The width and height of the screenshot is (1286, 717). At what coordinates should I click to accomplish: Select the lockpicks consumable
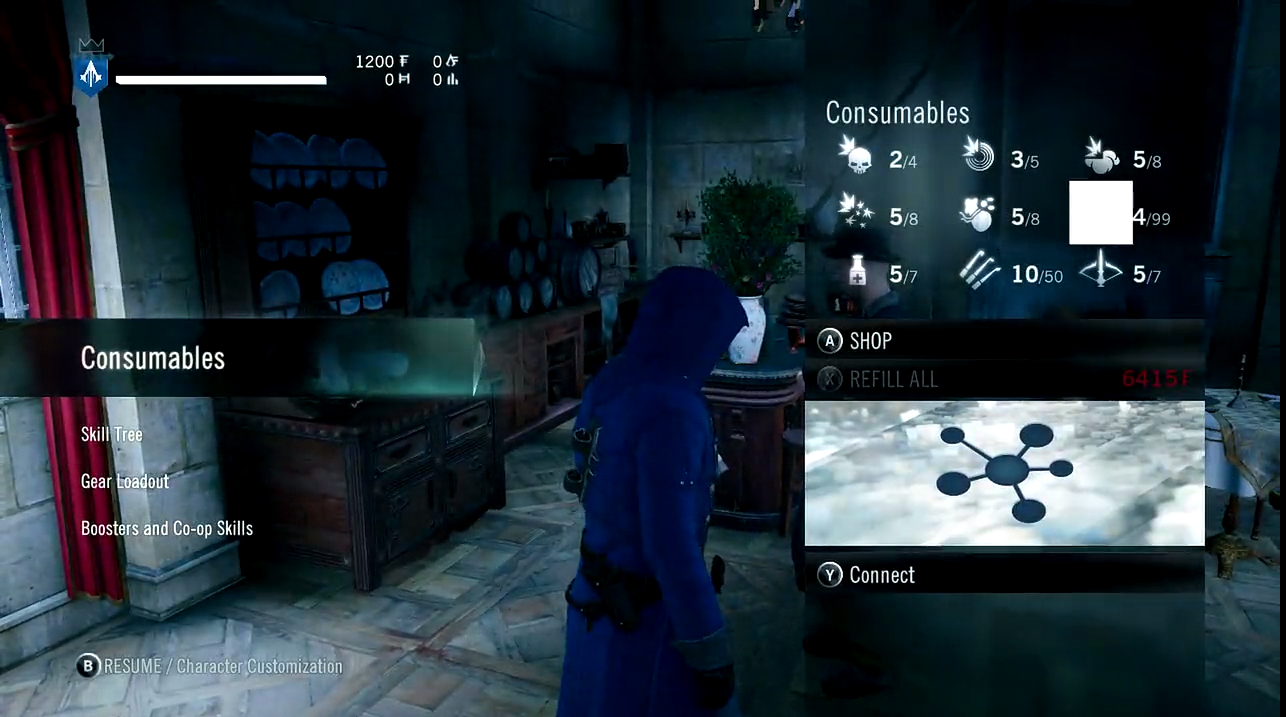(x=978, y=272)
